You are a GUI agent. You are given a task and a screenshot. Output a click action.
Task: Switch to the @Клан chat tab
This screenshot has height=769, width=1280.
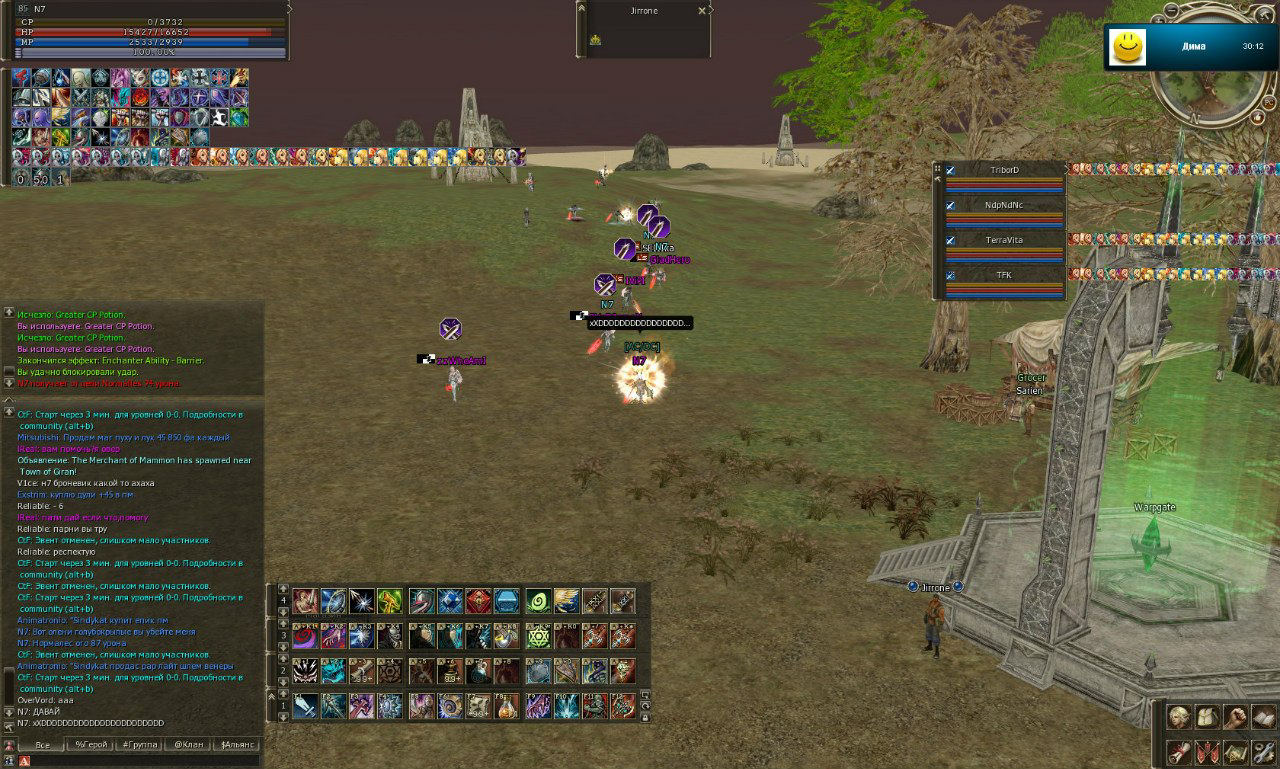tap(190, 744)
